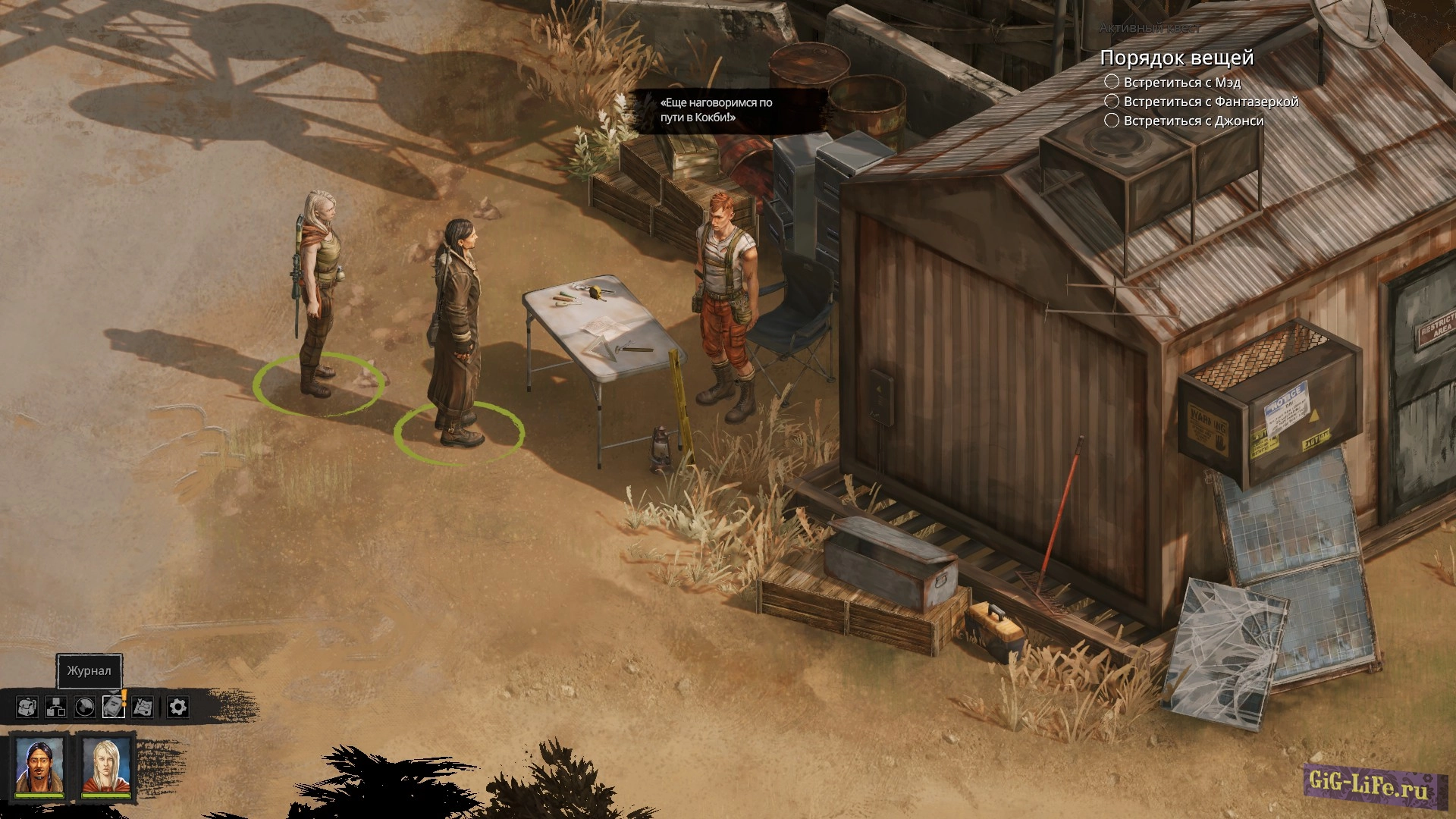The image size is (1456, 819).
Task: Open the quest title Порядок вещей
Action: pyautogui.click(x=1176, y=58)
